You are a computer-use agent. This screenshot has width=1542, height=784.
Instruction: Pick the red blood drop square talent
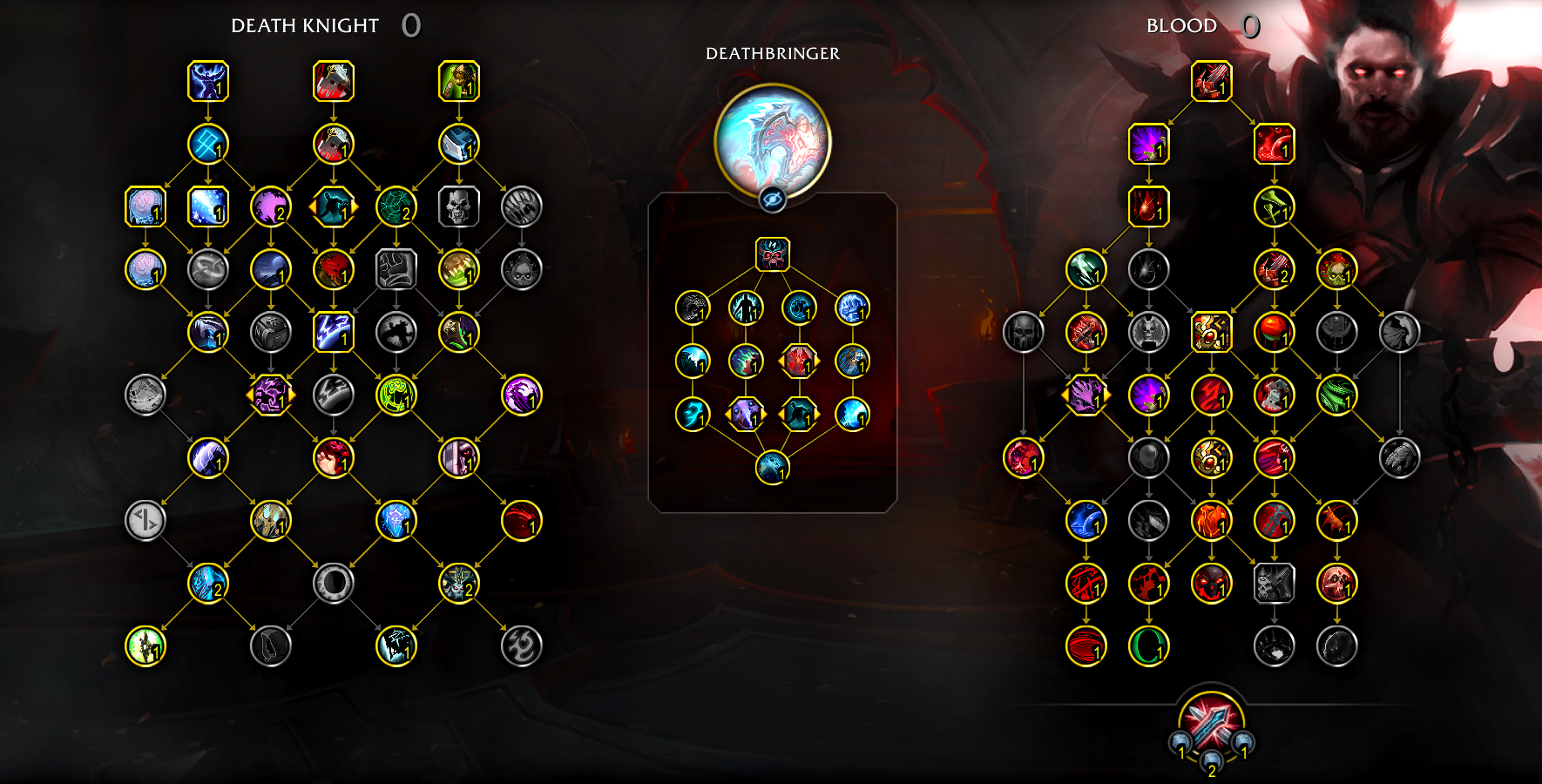[1148, 207]
